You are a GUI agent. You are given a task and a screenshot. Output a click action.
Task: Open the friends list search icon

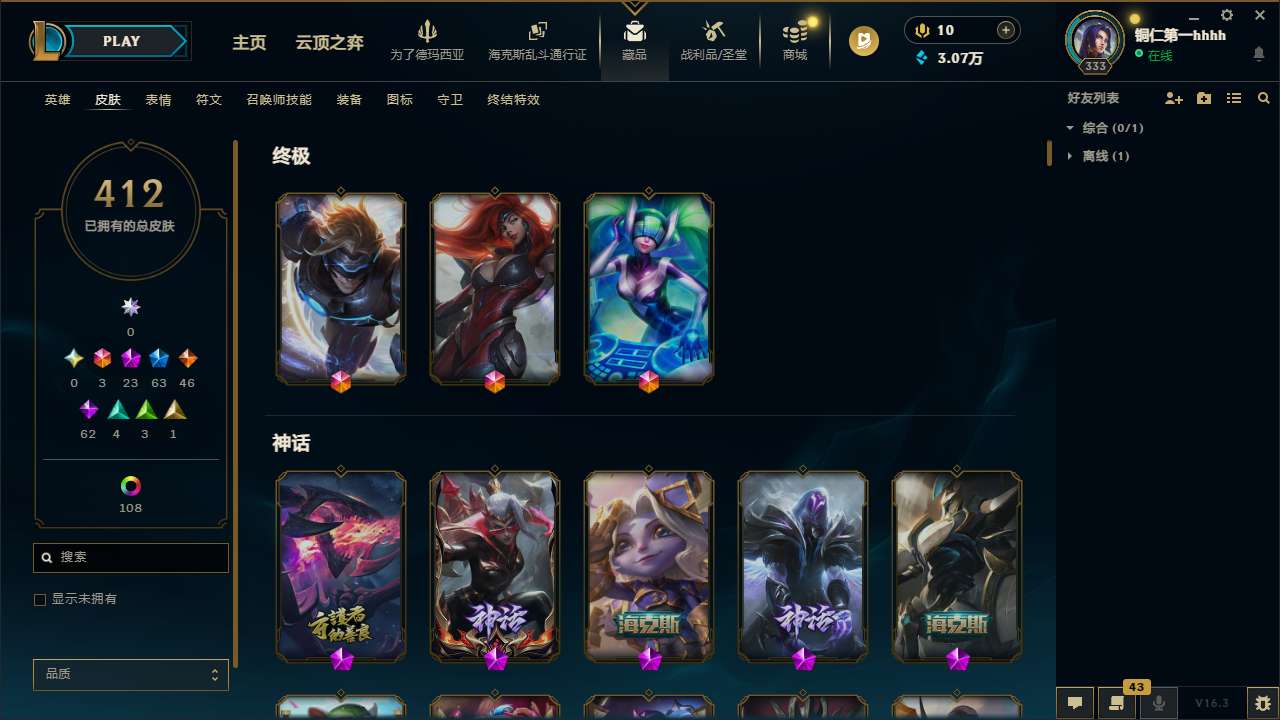[1263, 98]
